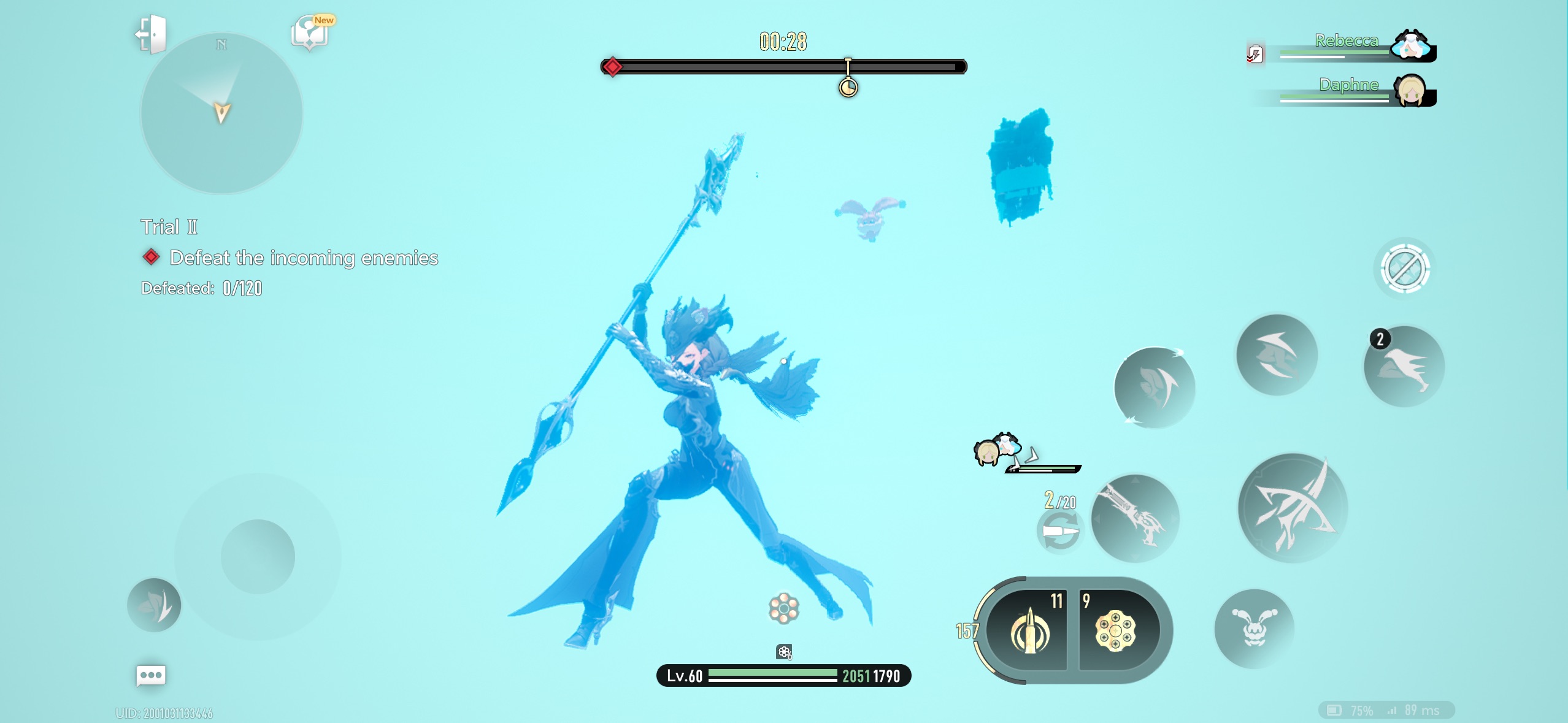Image resolution: width=1568 pixels, height=723 pixels.
Task: Open the circular compass minimap
Action: click(x=221, y=114)
